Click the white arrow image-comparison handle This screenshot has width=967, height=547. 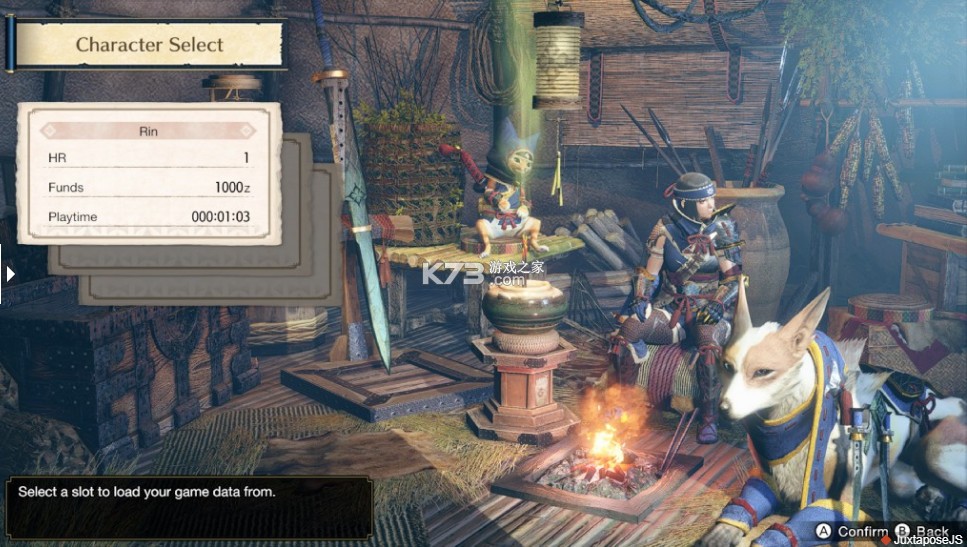click(x=10, y=273)
